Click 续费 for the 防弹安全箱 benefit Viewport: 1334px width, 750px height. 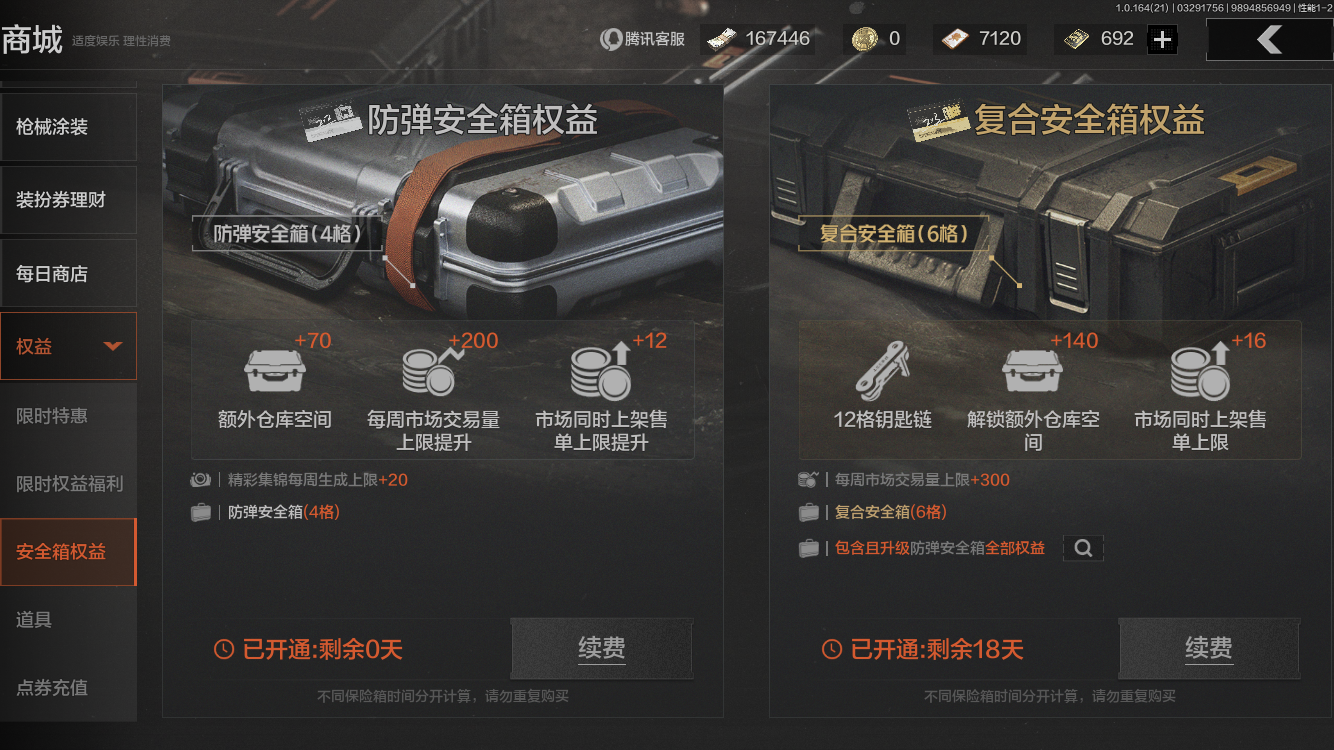coord(601,648)
